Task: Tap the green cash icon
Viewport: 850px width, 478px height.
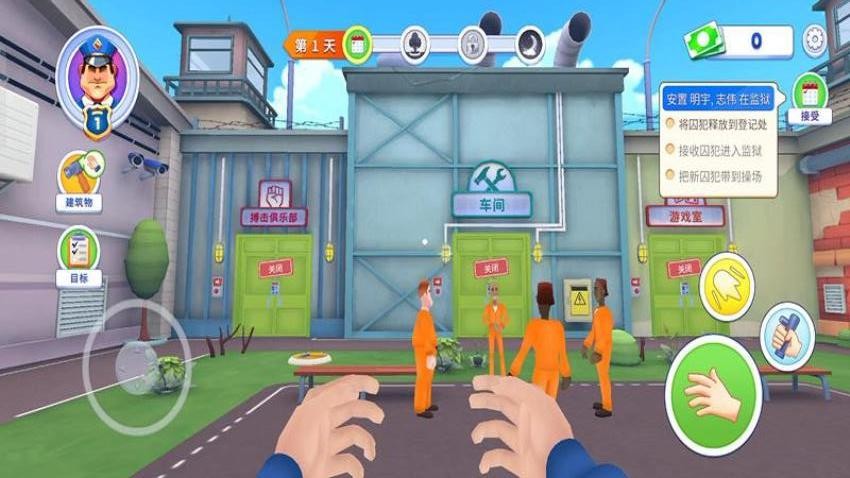Action: click(x=704, y=42)
